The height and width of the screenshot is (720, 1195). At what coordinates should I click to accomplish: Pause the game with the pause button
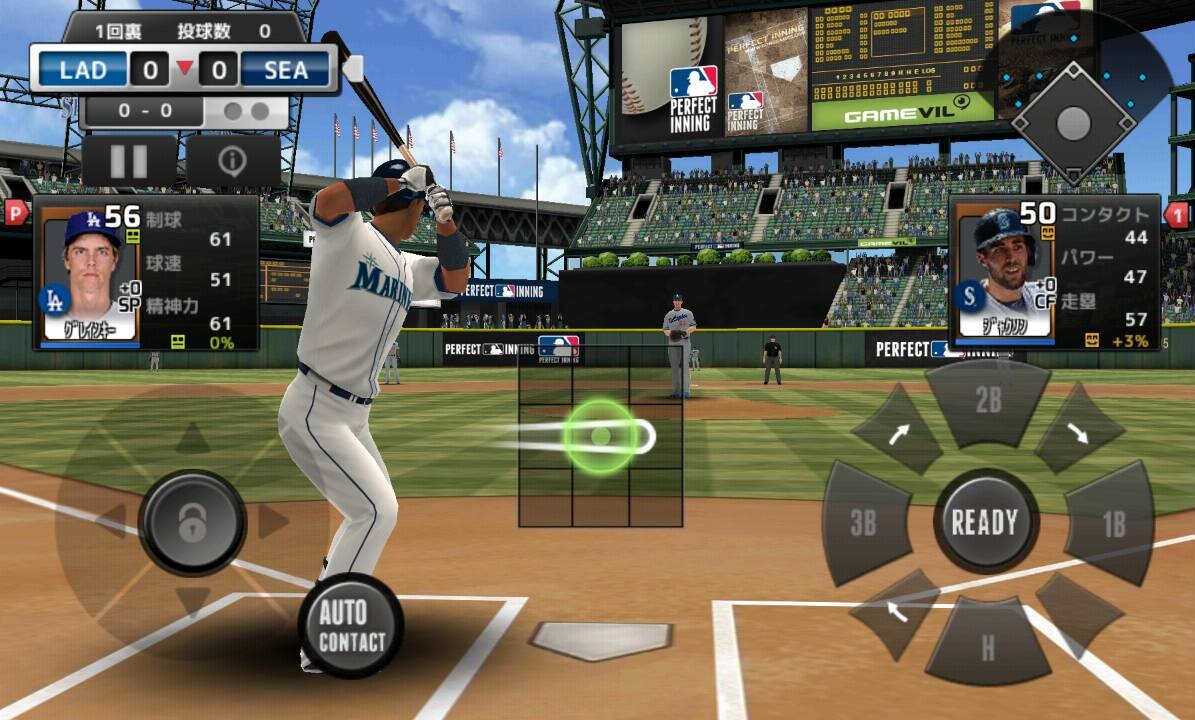coord(129,161)
